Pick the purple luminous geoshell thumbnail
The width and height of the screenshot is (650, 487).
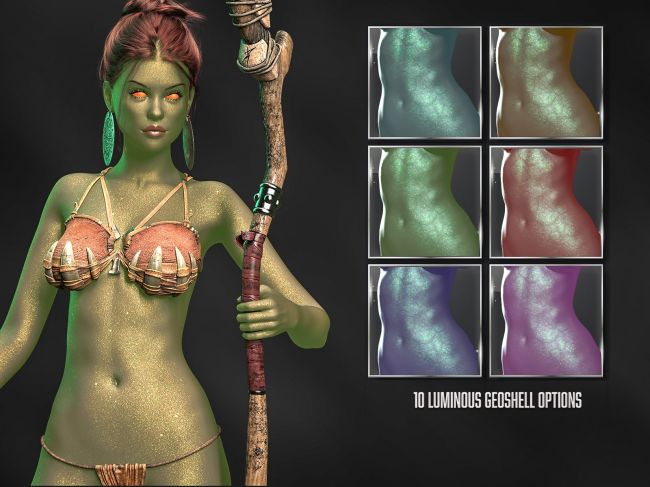point(546,320)
